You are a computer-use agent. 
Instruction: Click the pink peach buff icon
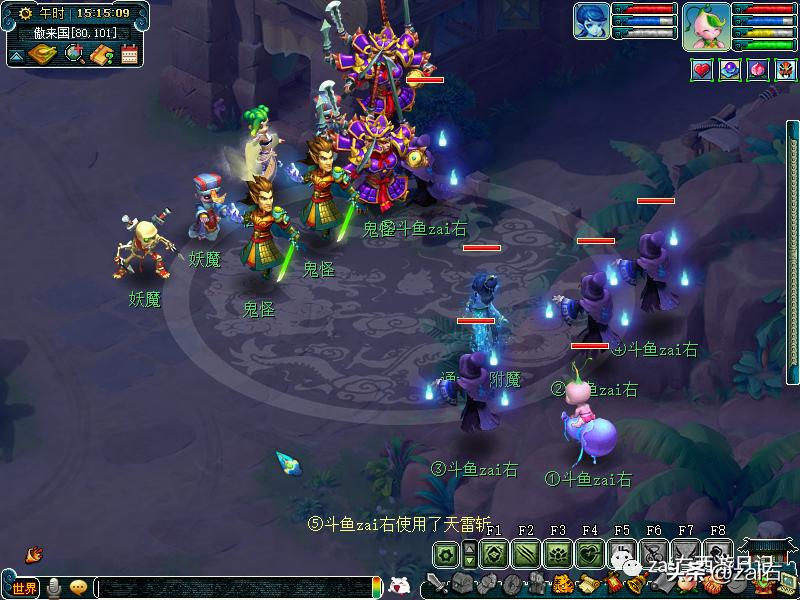pyautogui.click(x=757, y=70)
